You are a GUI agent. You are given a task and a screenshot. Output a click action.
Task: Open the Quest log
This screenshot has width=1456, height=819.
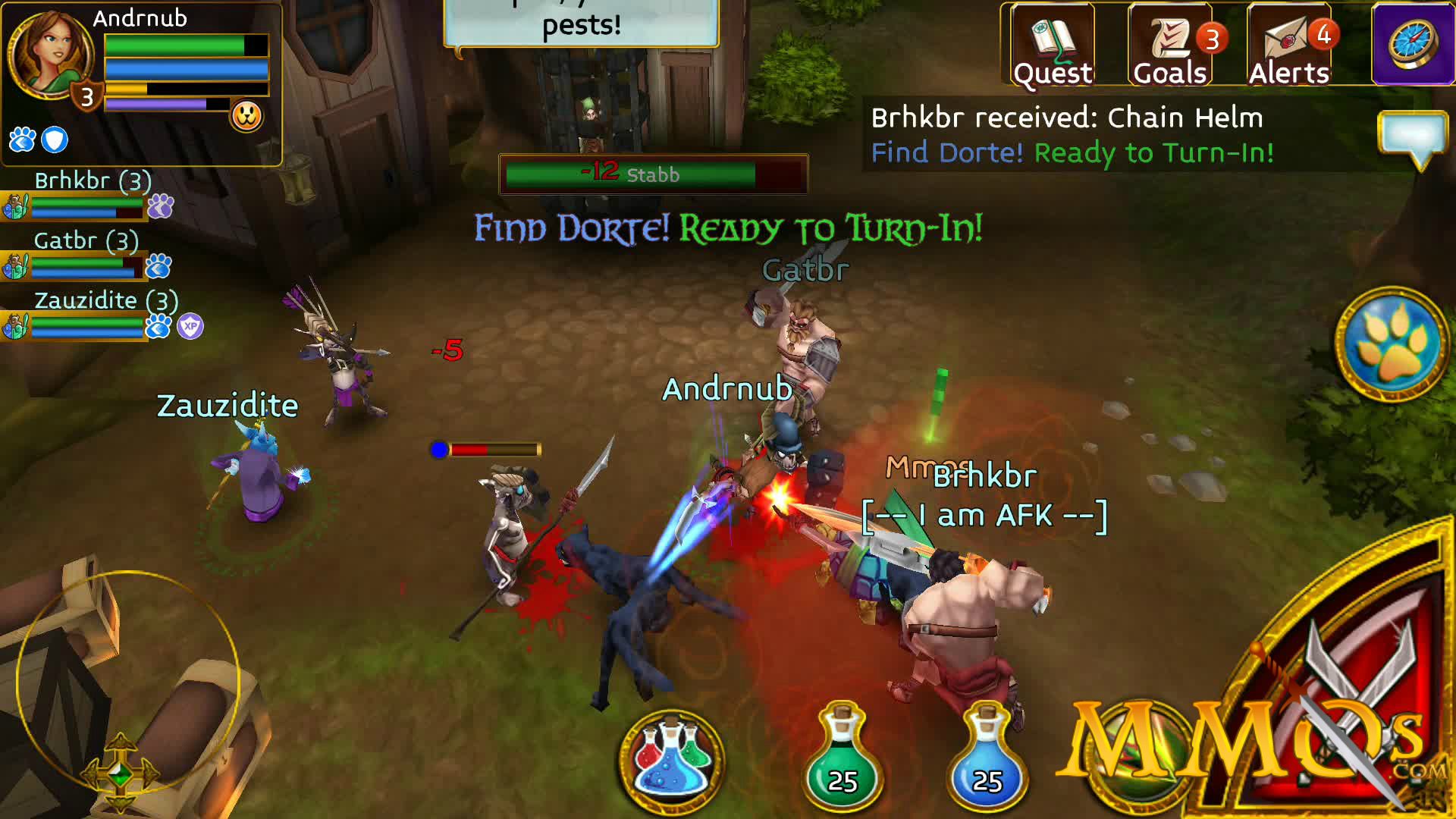[1052, 45]
